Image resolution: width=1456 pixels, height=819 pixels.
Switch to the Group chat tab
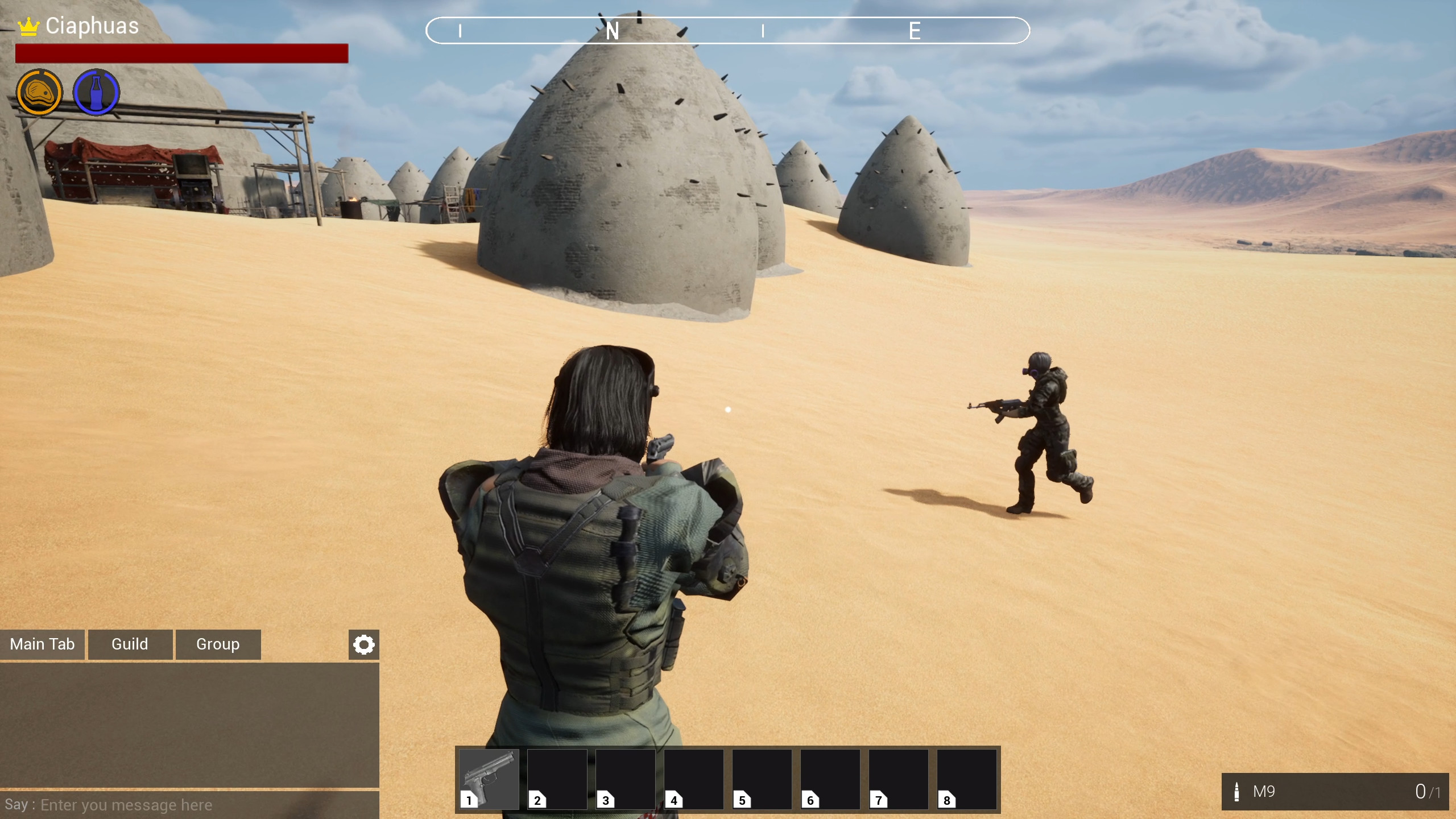click(x=217, y=644)
